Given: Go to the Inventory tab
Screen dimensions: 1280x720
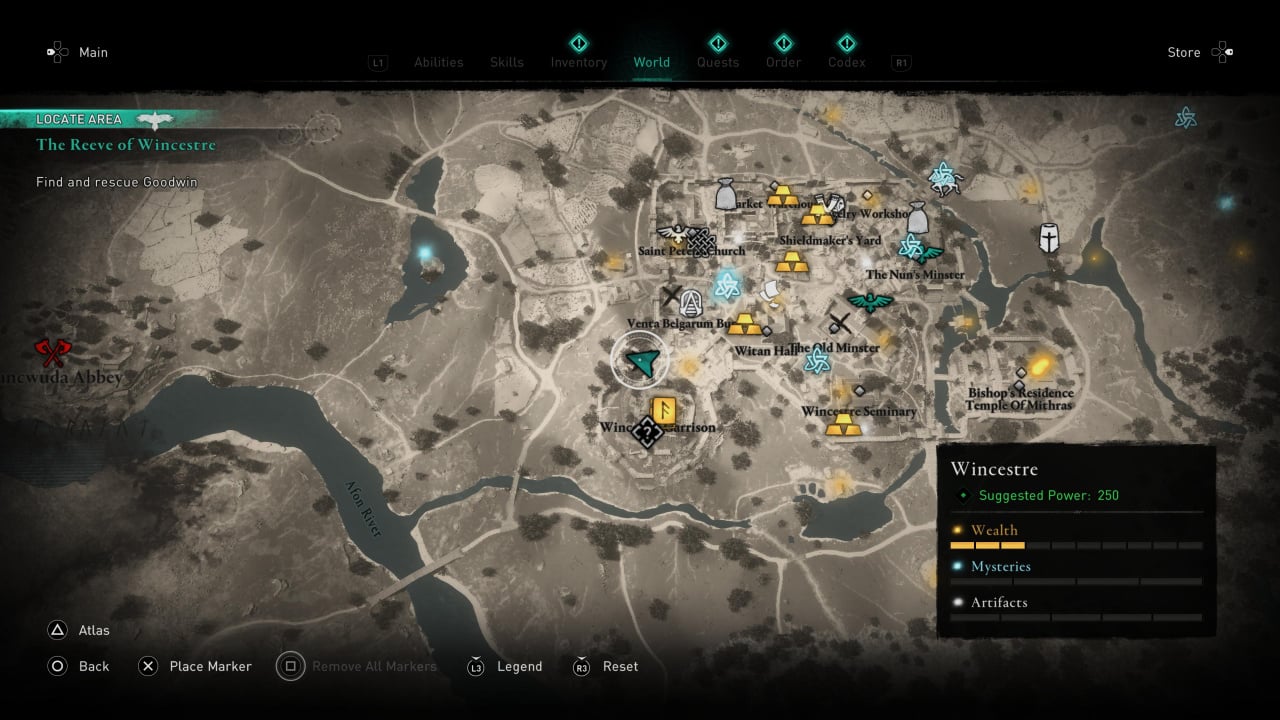Looking at the screenshot, I should (x=578, y=62).
